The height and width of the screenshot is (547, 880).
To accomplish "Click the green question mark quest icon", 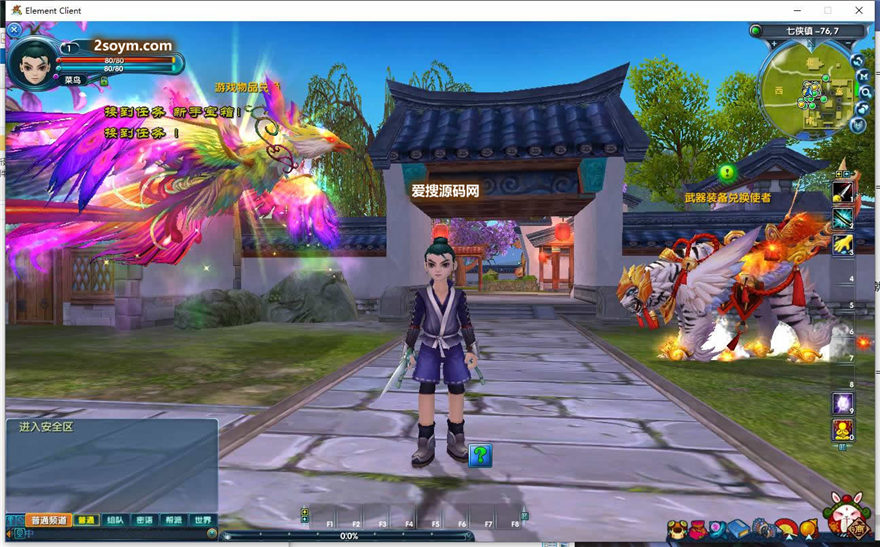I will click(x=480, y=456).
